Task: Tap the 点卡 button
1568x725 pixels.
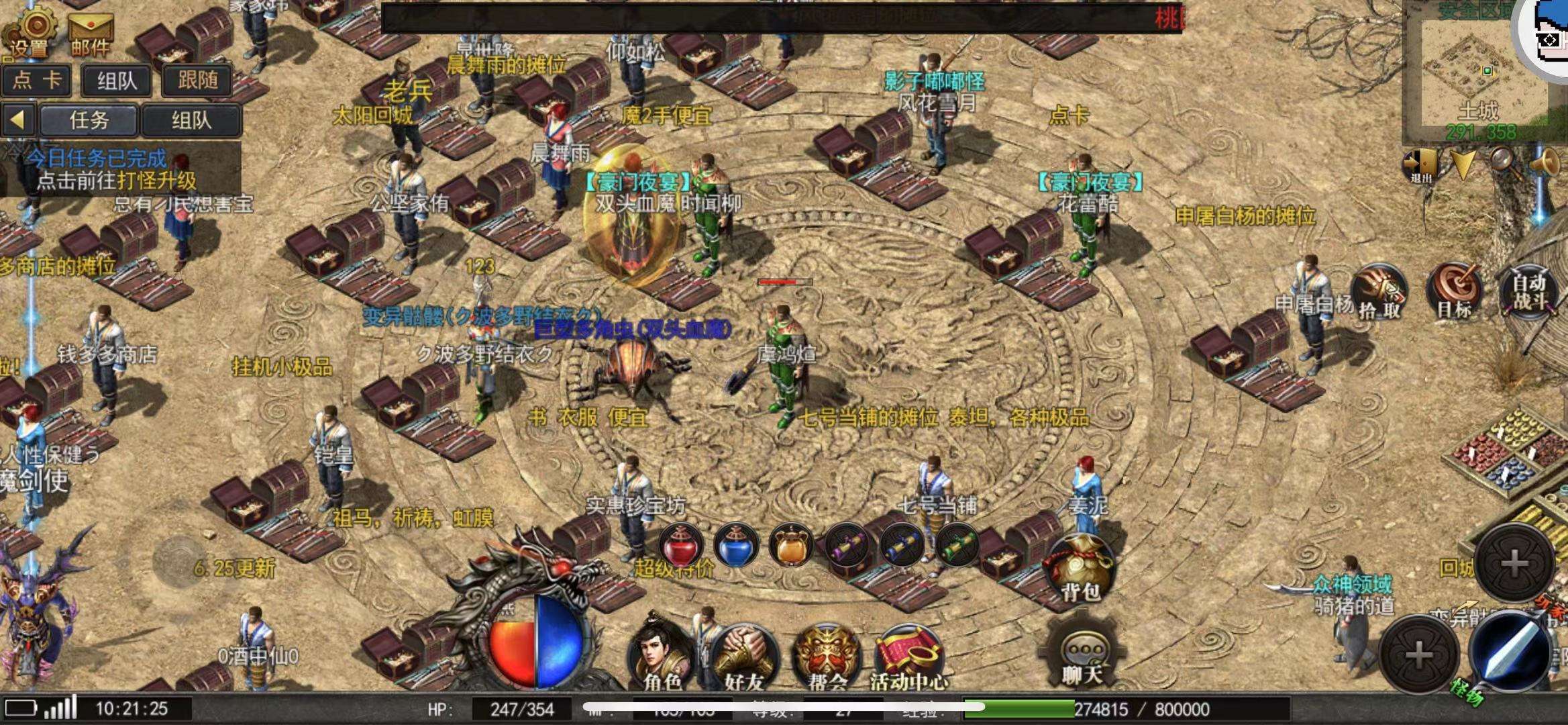Action: tap(37, 81)
